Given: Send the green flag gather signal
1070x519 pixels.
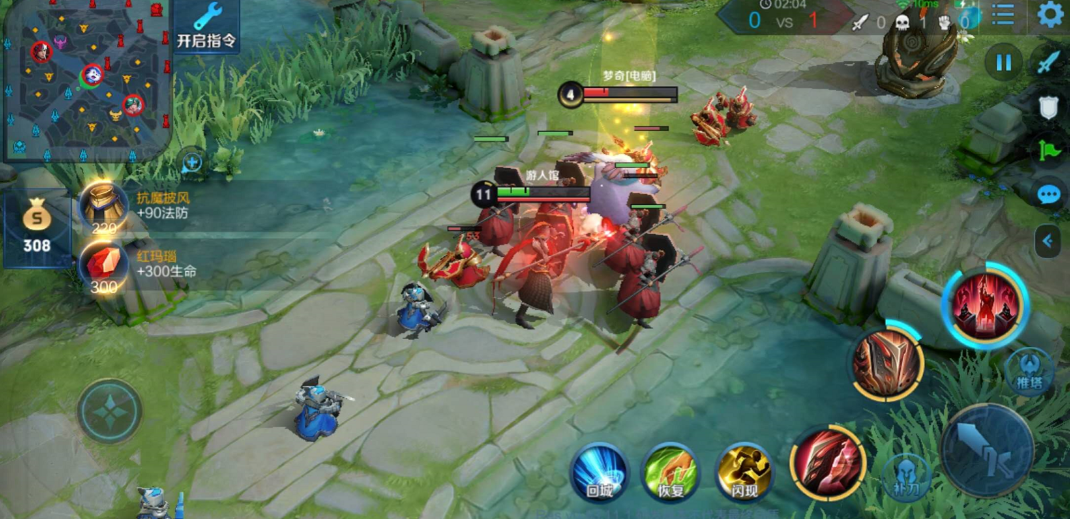Looking at the screenshot, I should [1048, 150].
